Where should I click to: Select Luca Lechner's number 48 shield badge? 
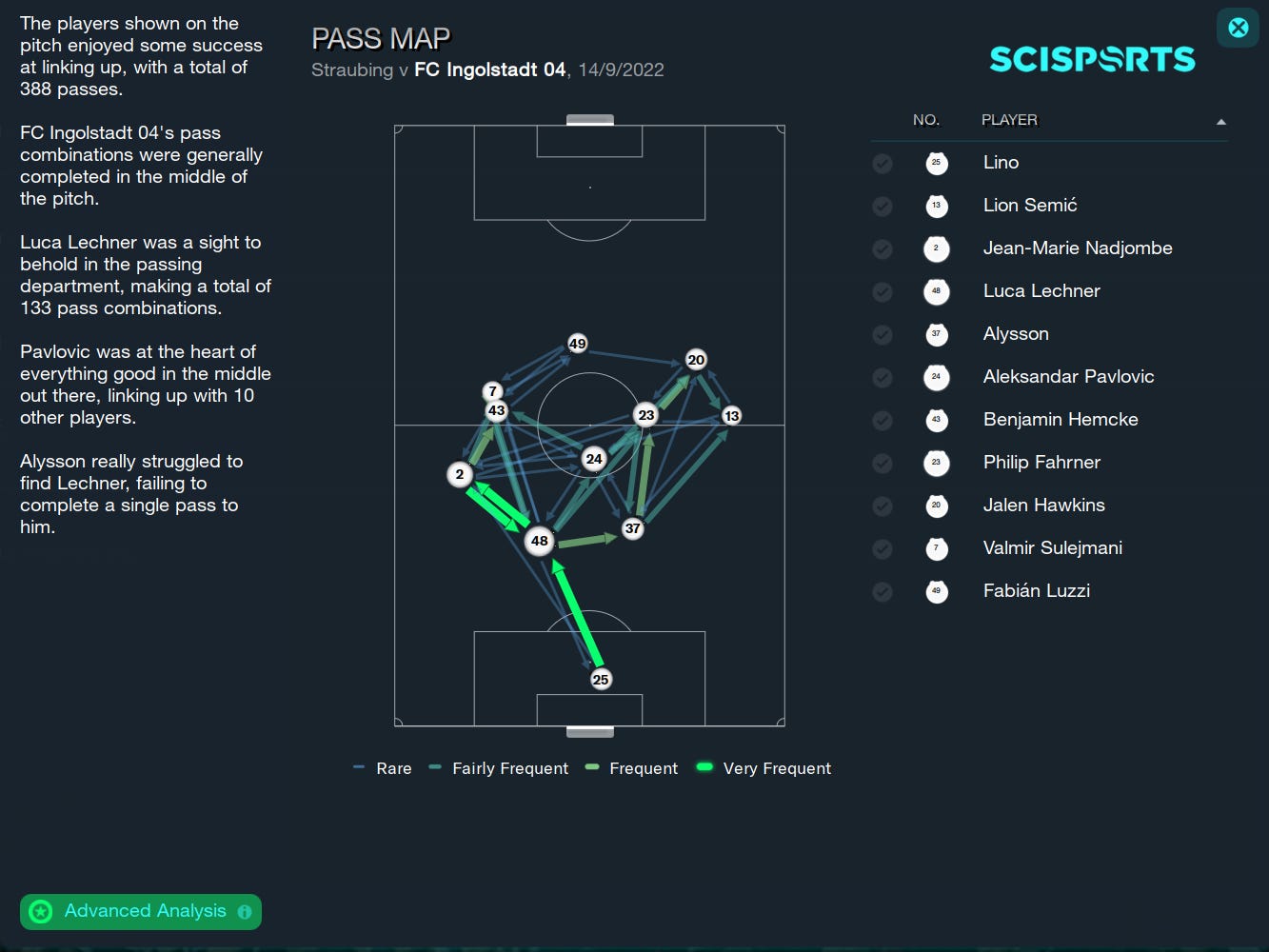coord(936,291)
